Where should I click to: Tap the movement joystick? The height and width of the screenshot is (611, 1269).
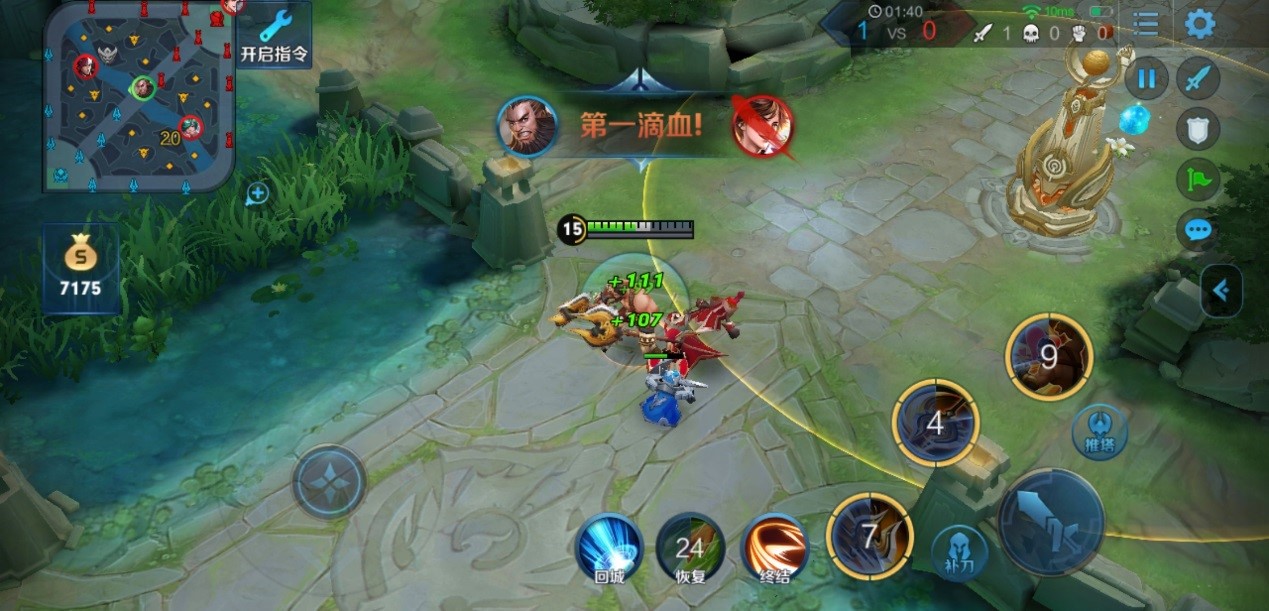tap(329, 482)
